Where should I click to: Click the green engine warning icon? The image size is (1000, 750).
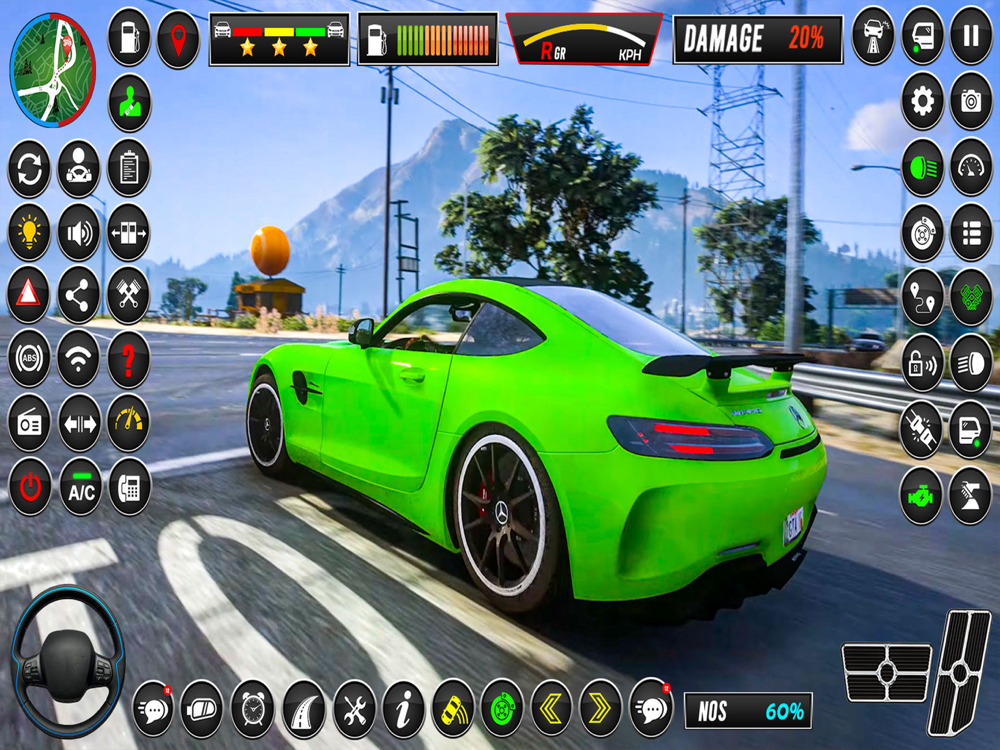point(922,496)
